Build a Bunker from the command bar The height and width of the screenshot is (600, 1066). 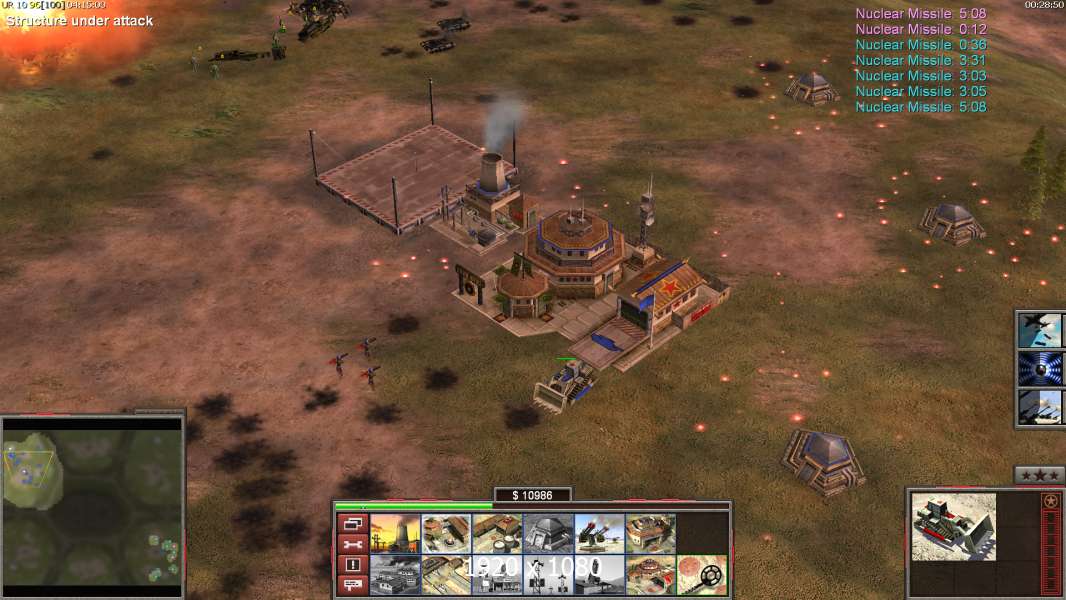pos(548,533)
